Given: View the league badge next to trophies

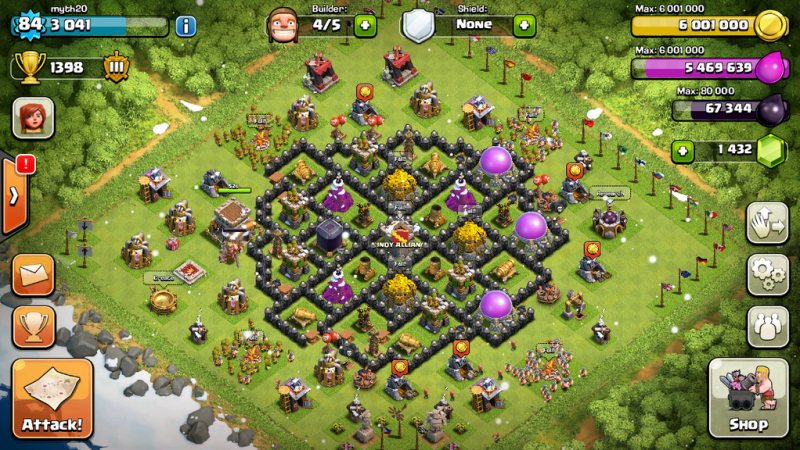Looking at the screenshot, I should click(117, 67).
